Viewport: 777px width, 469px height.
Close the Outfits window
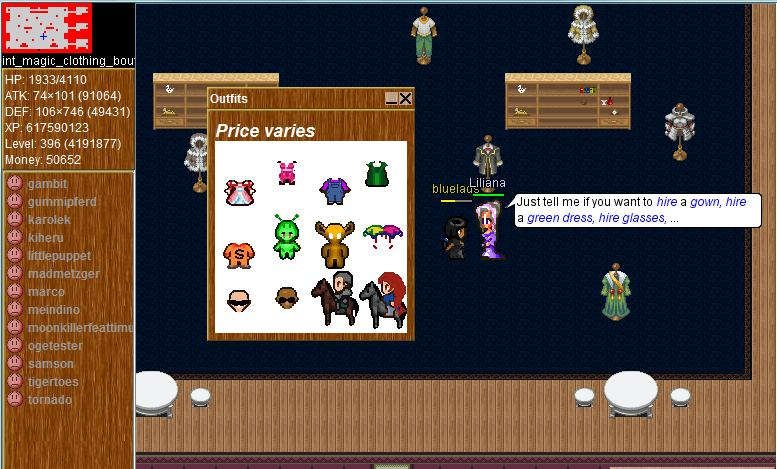405,98
